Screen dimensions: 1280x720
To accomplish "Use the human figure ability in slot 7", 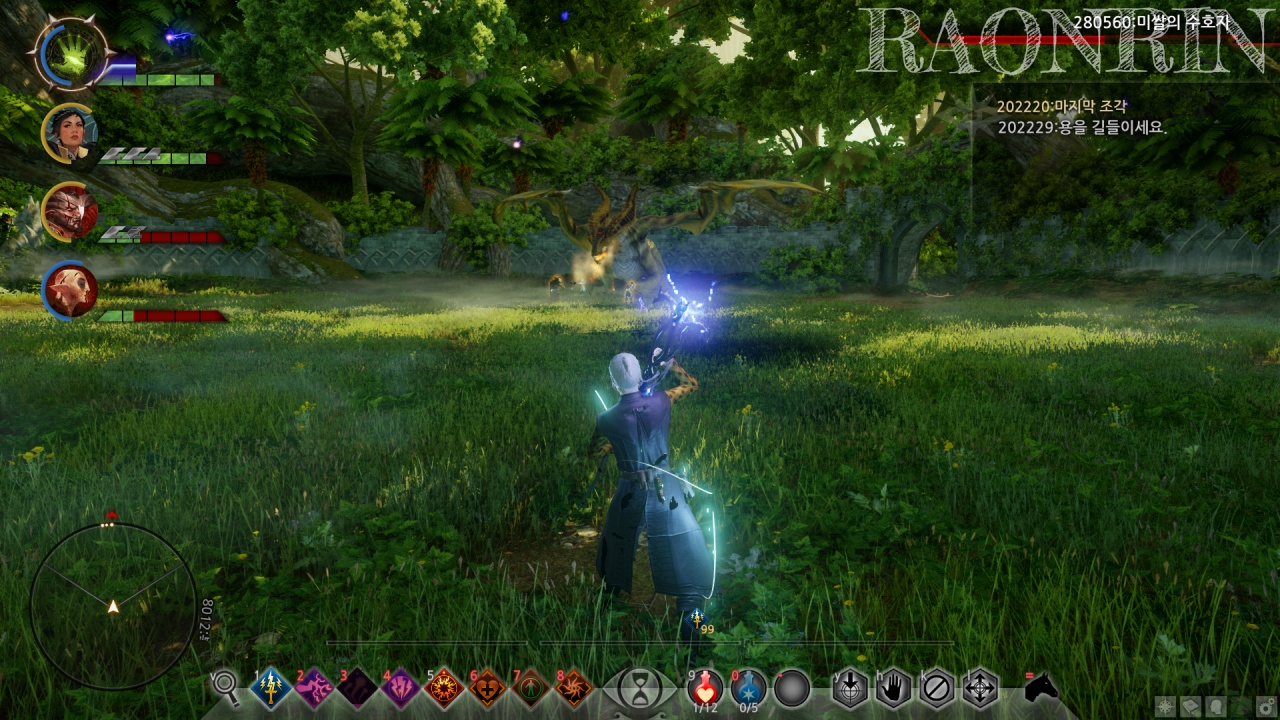I will [x=530, y=688].
